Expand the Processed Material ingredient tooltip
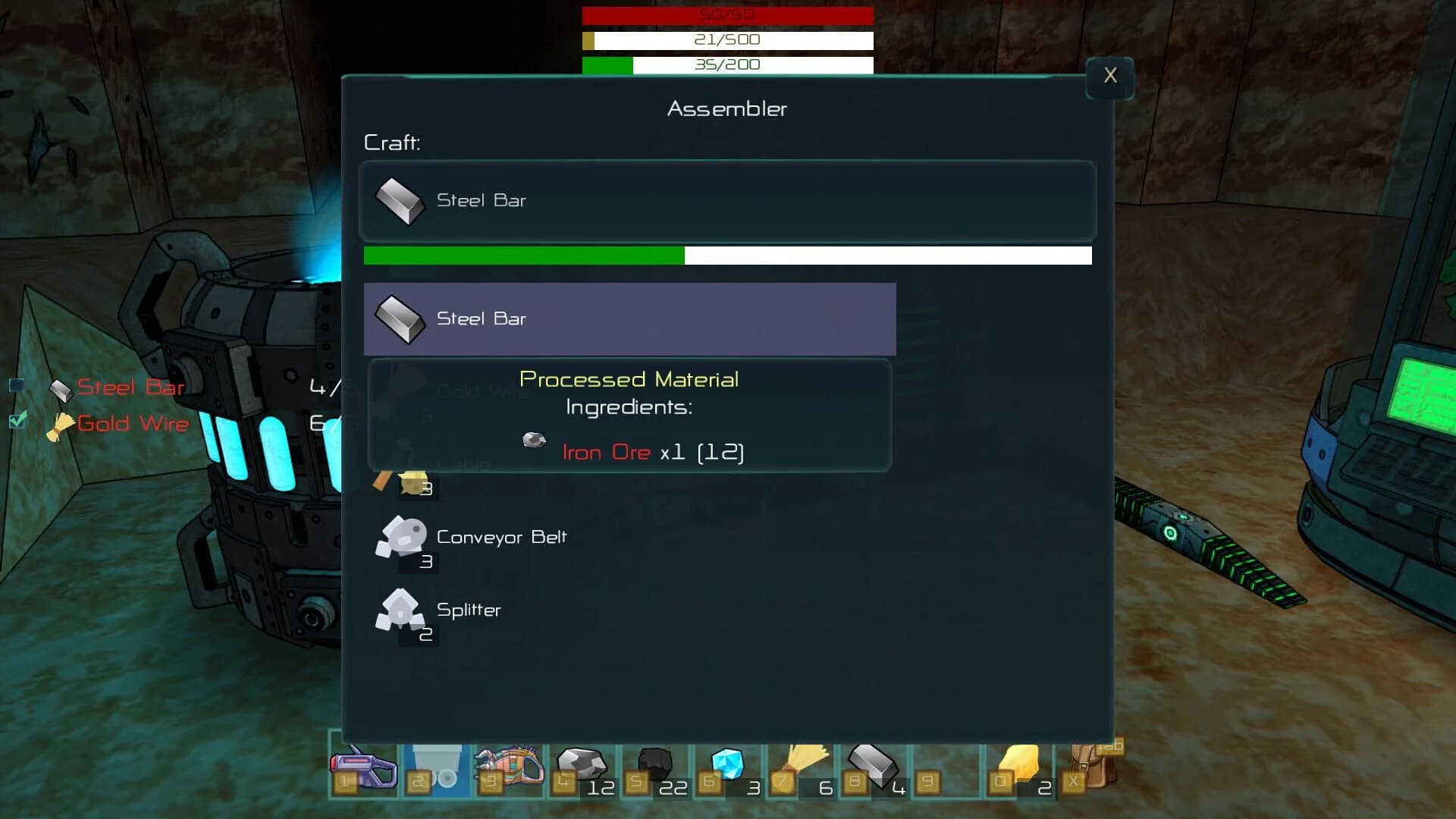This screenshot has width=1456, height=819. [x=629, y=379]
